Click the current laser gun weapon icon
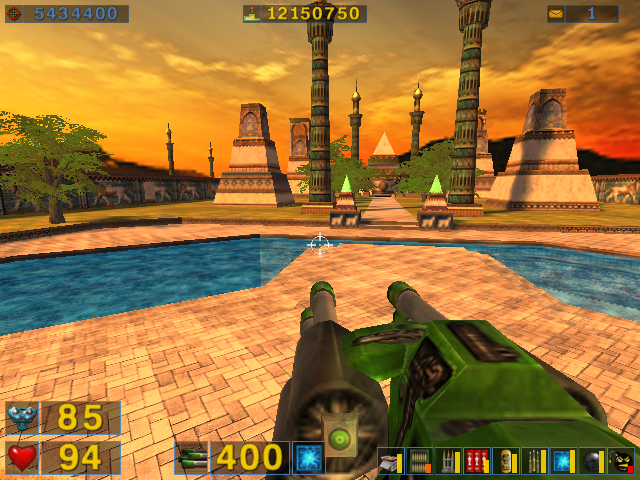The image size is (640, 480). (x=191, y=458)
